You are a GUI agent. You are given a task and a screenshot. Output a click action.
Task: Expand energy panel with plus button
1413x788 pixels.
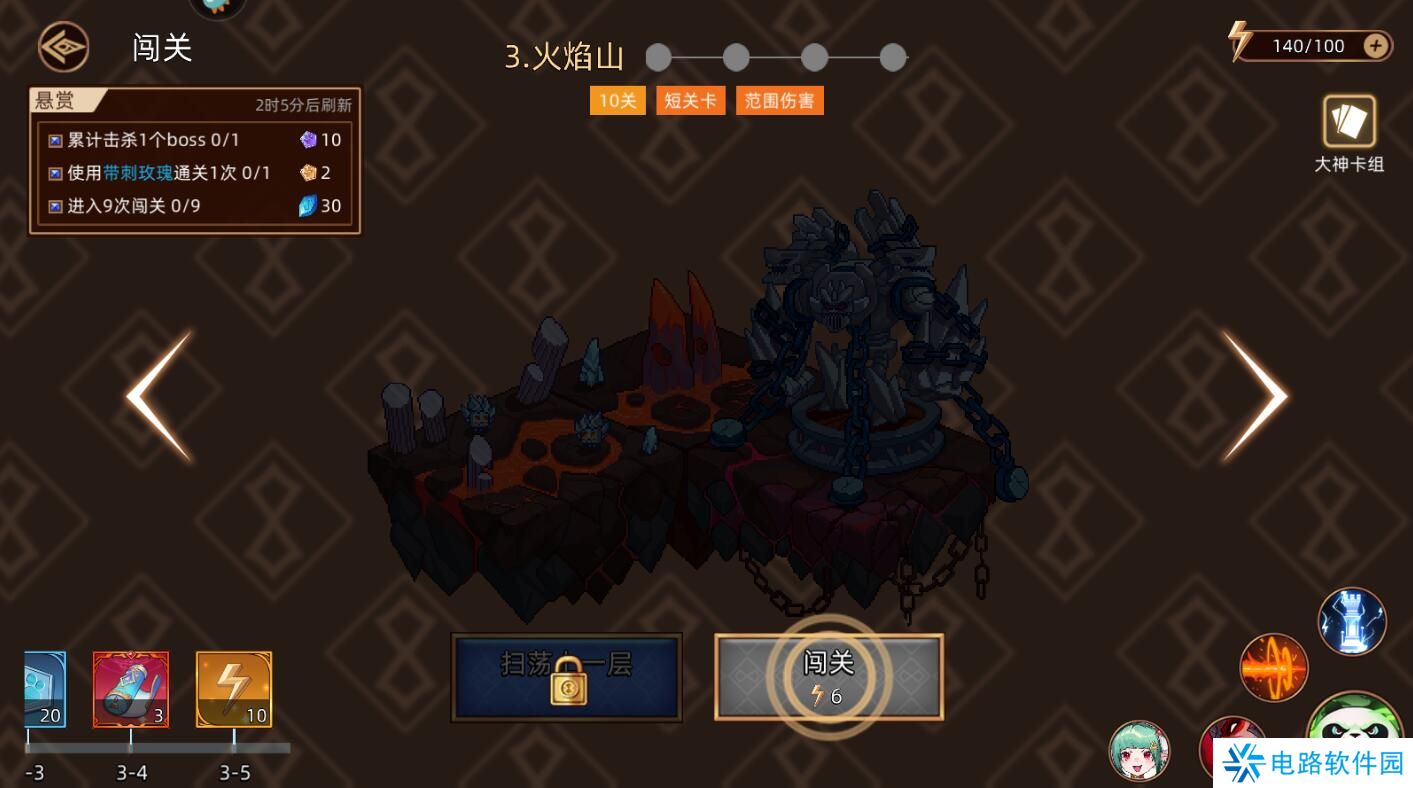click(1377, 44)
